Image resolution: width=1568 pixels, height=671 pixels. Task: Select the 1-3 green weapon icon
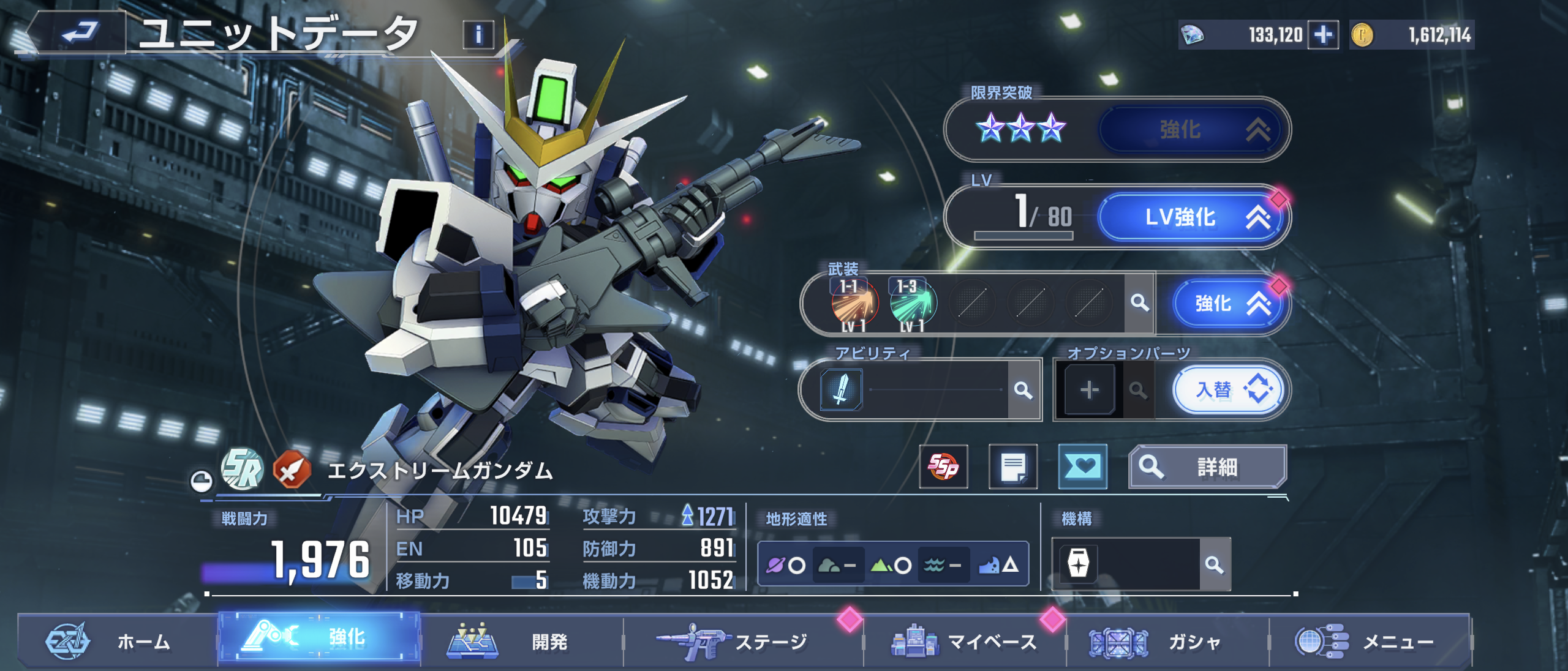(913, 303)
